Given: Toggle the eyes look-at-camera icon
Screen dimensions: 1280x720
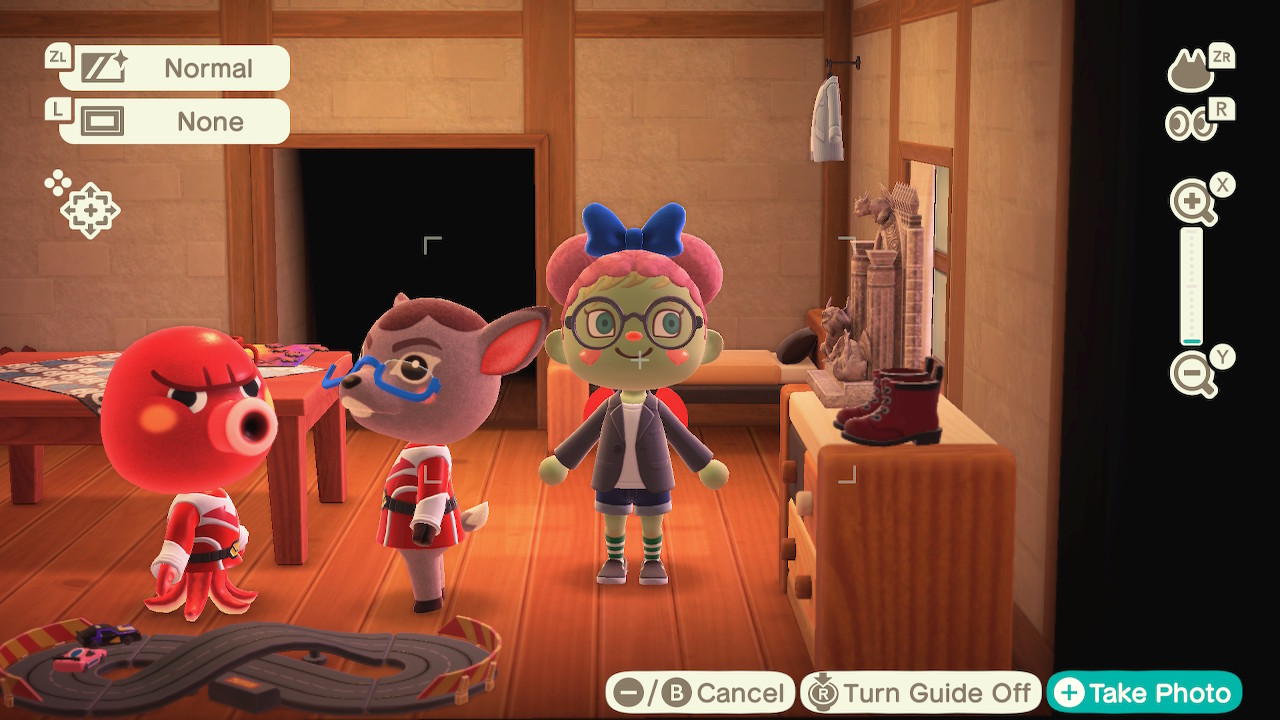Looking at the screenshot, I should click(1191, 124).
